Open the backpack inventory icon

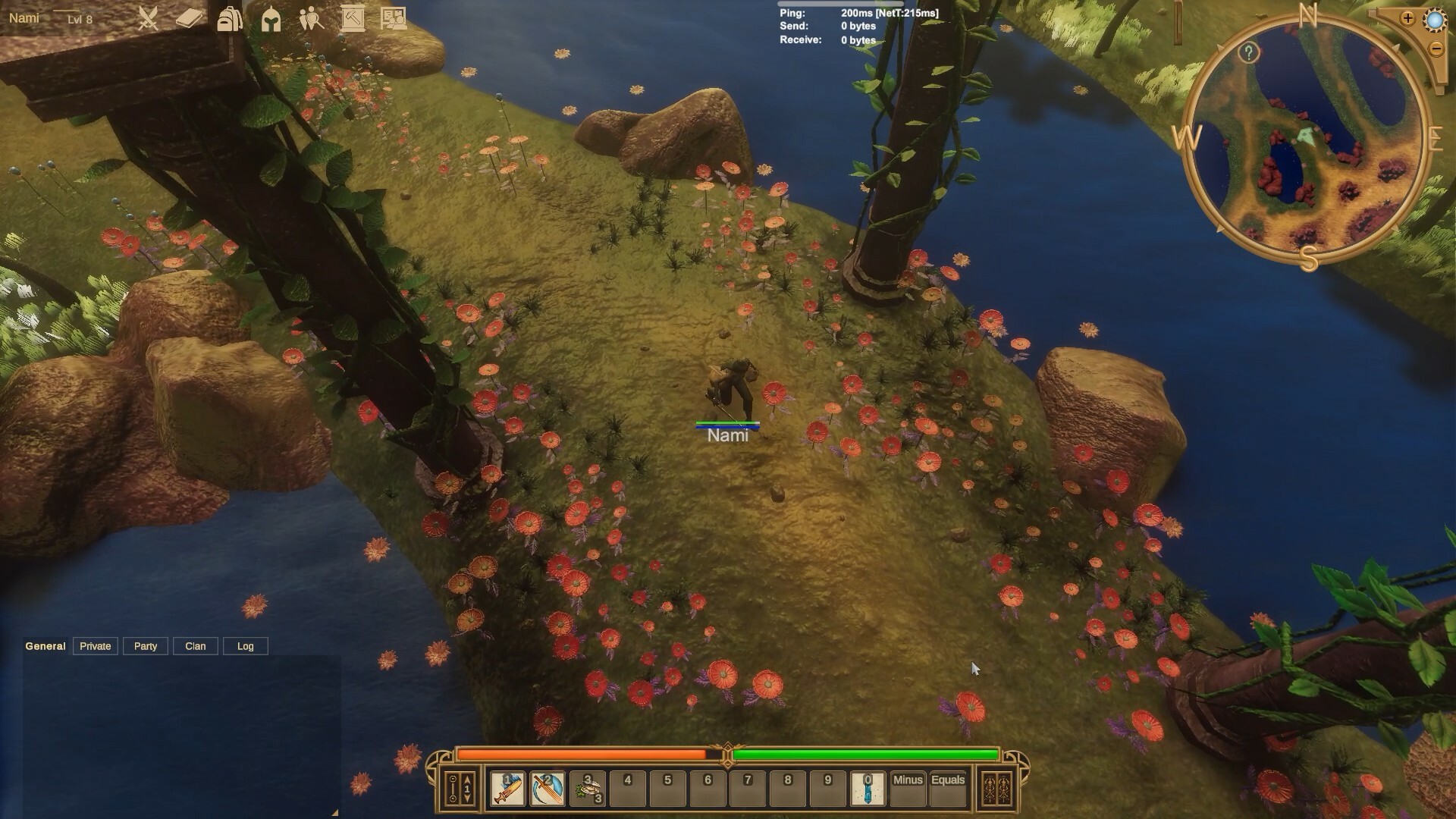pyautogui.click(x=230, y=19)
